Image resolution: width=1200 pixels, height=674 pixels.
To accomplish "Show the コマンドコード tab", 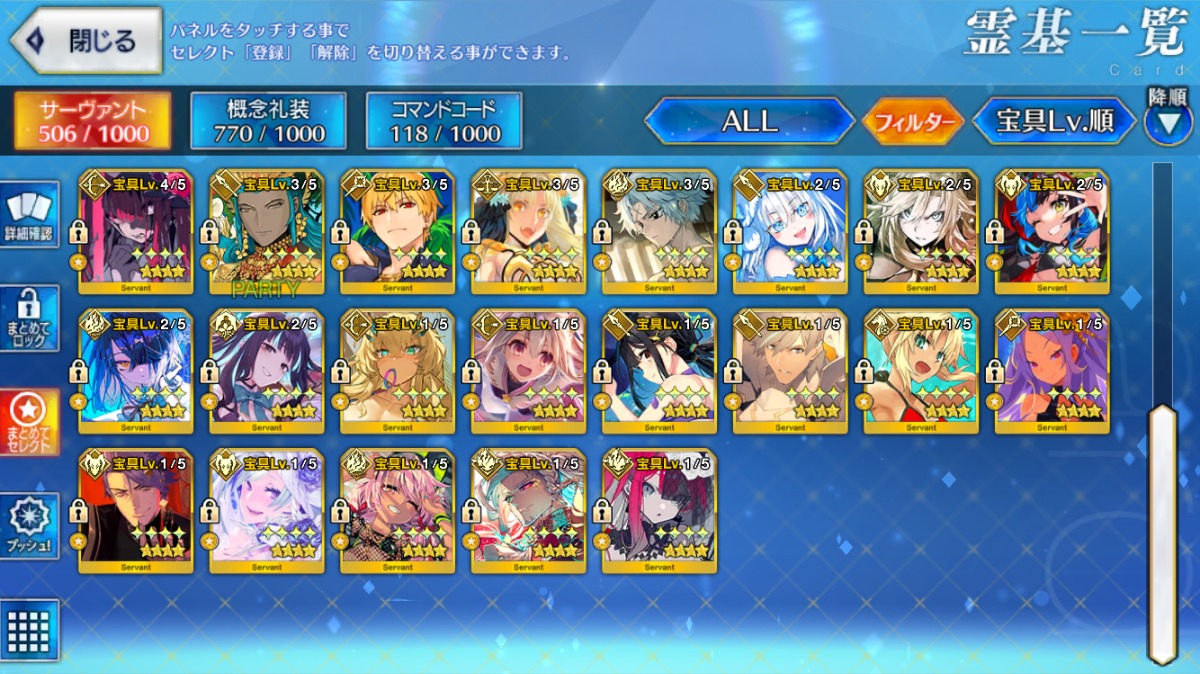I will tap(444, 121).
